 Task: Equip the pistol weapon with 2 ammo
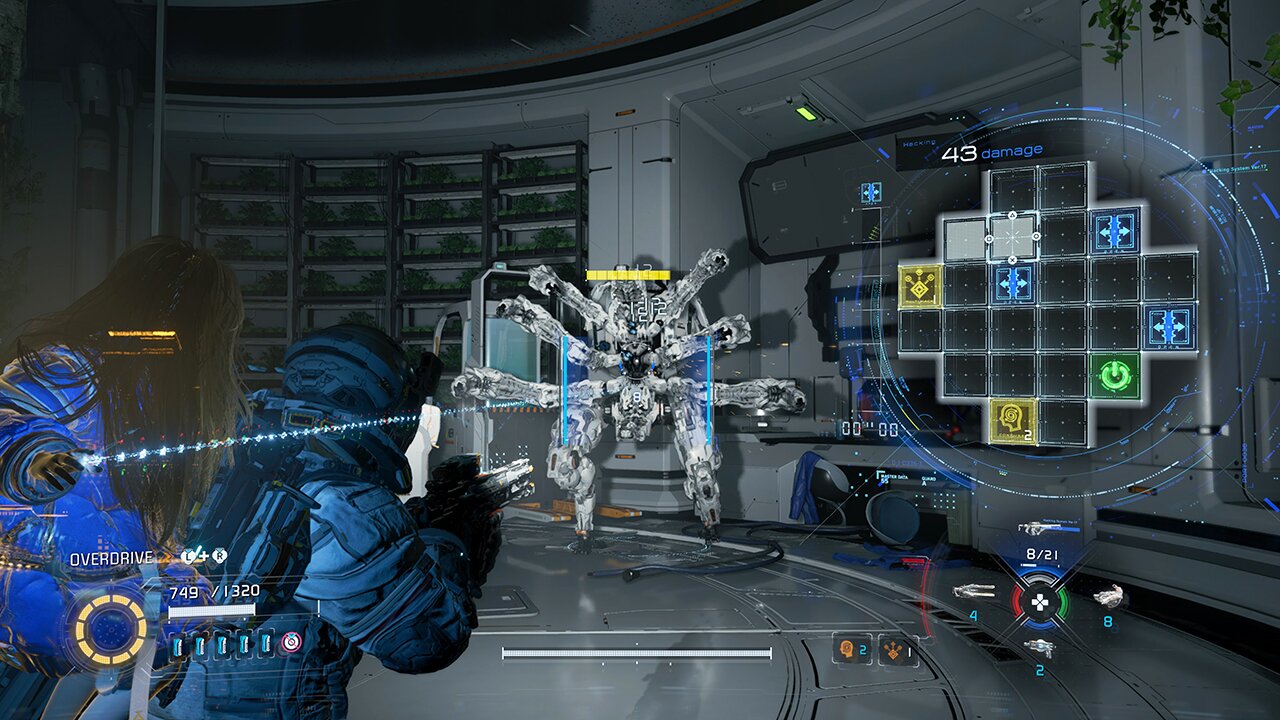click(1039, 647)
